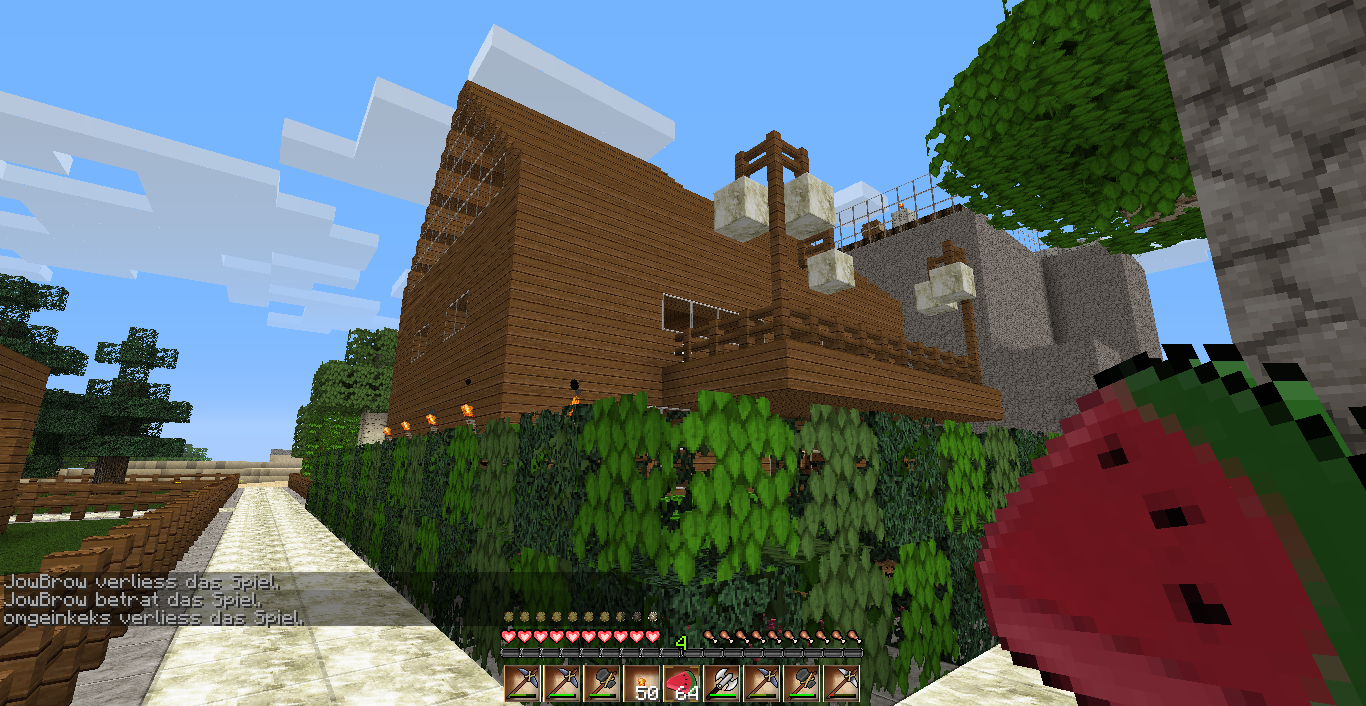1366x706 pixels.
Task: Select the melon slice hotbar slot
Action: [x=682, y=684]
